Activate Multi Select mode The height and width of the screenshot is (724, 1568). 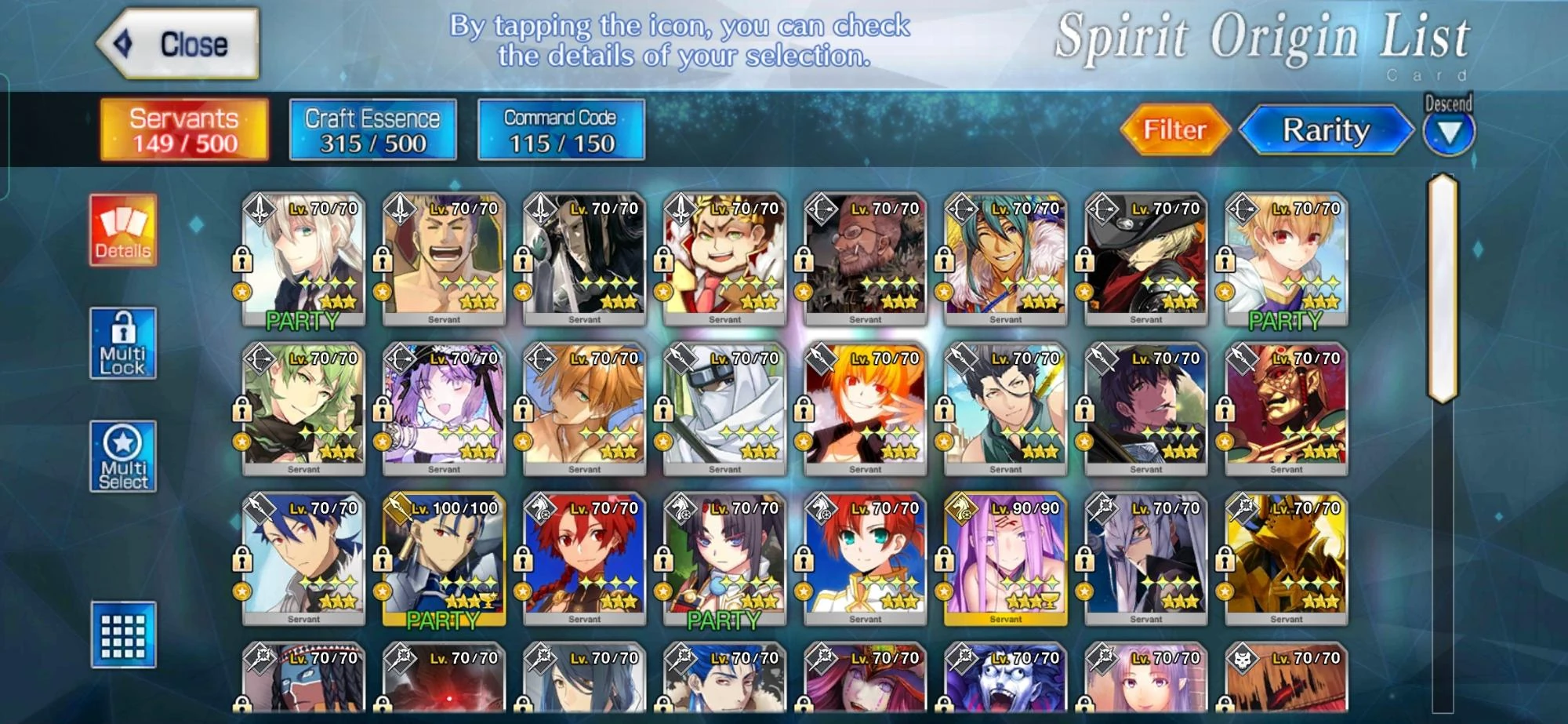123,457
